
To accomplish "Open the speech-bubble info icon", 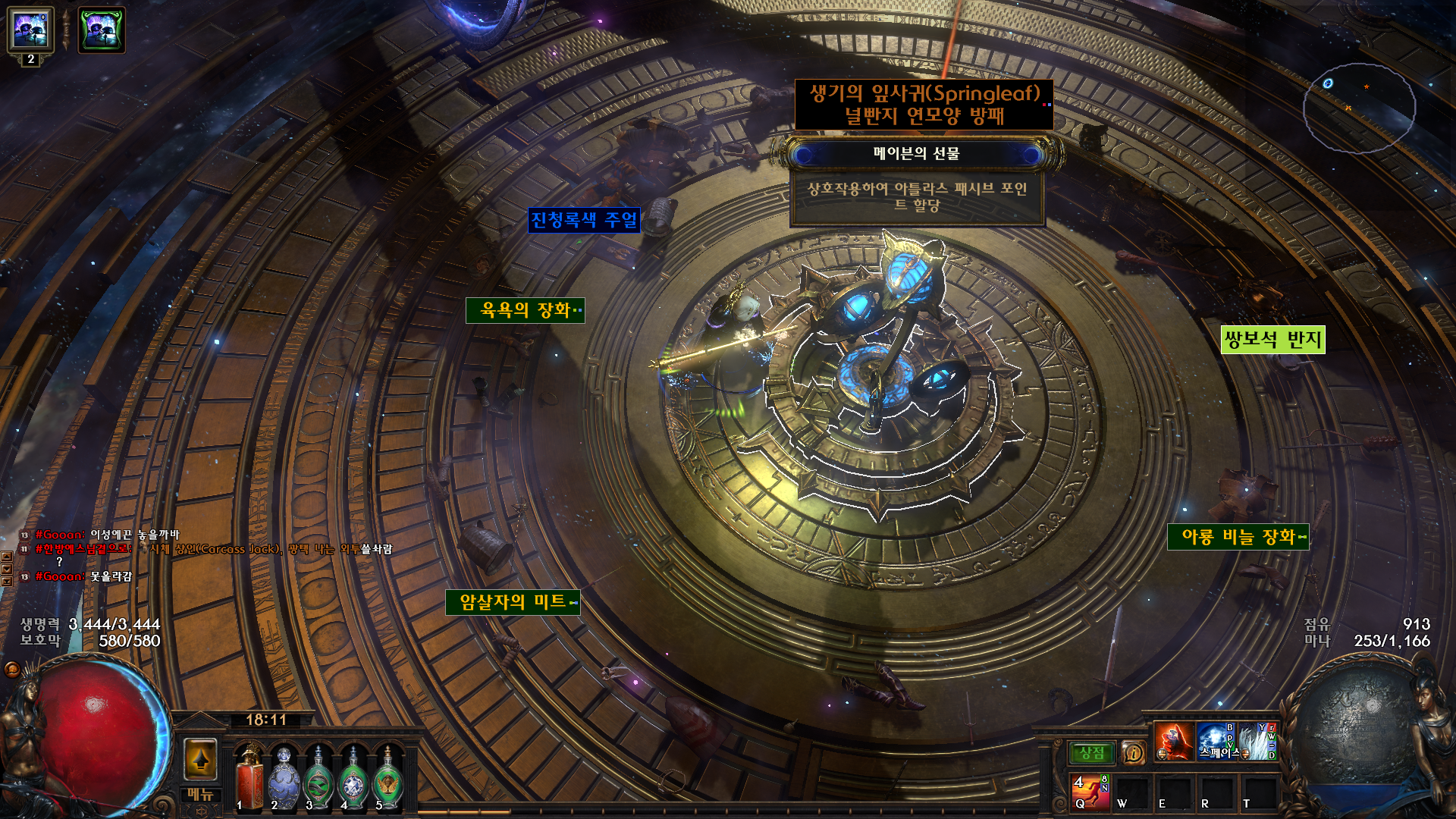I will coord(1133,753).
